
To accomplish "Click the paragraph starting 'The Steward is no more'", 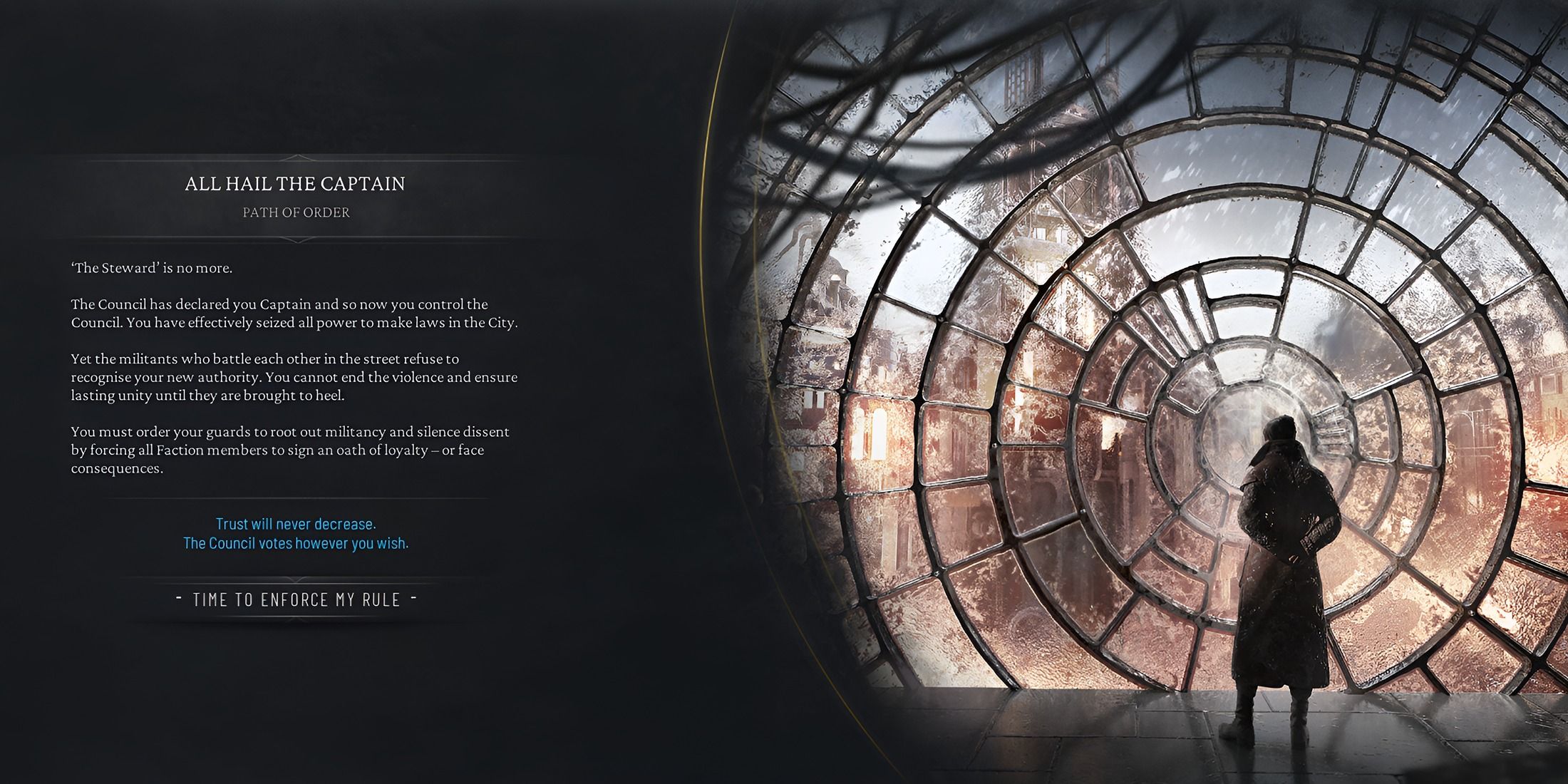I will [x=153, y=269].
